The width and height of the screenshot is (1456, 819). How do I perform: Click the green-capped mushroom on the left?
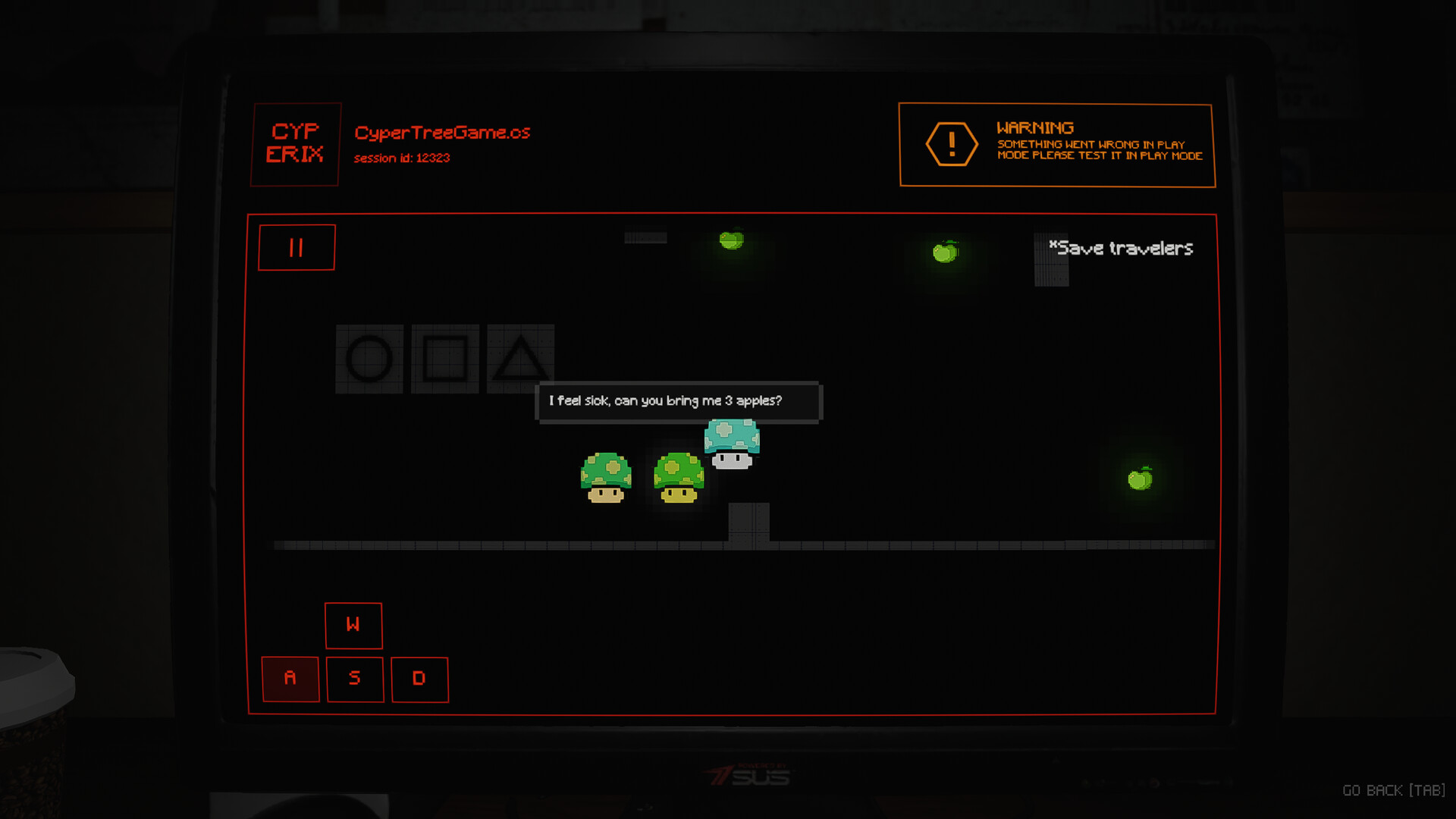pos(605,476)
